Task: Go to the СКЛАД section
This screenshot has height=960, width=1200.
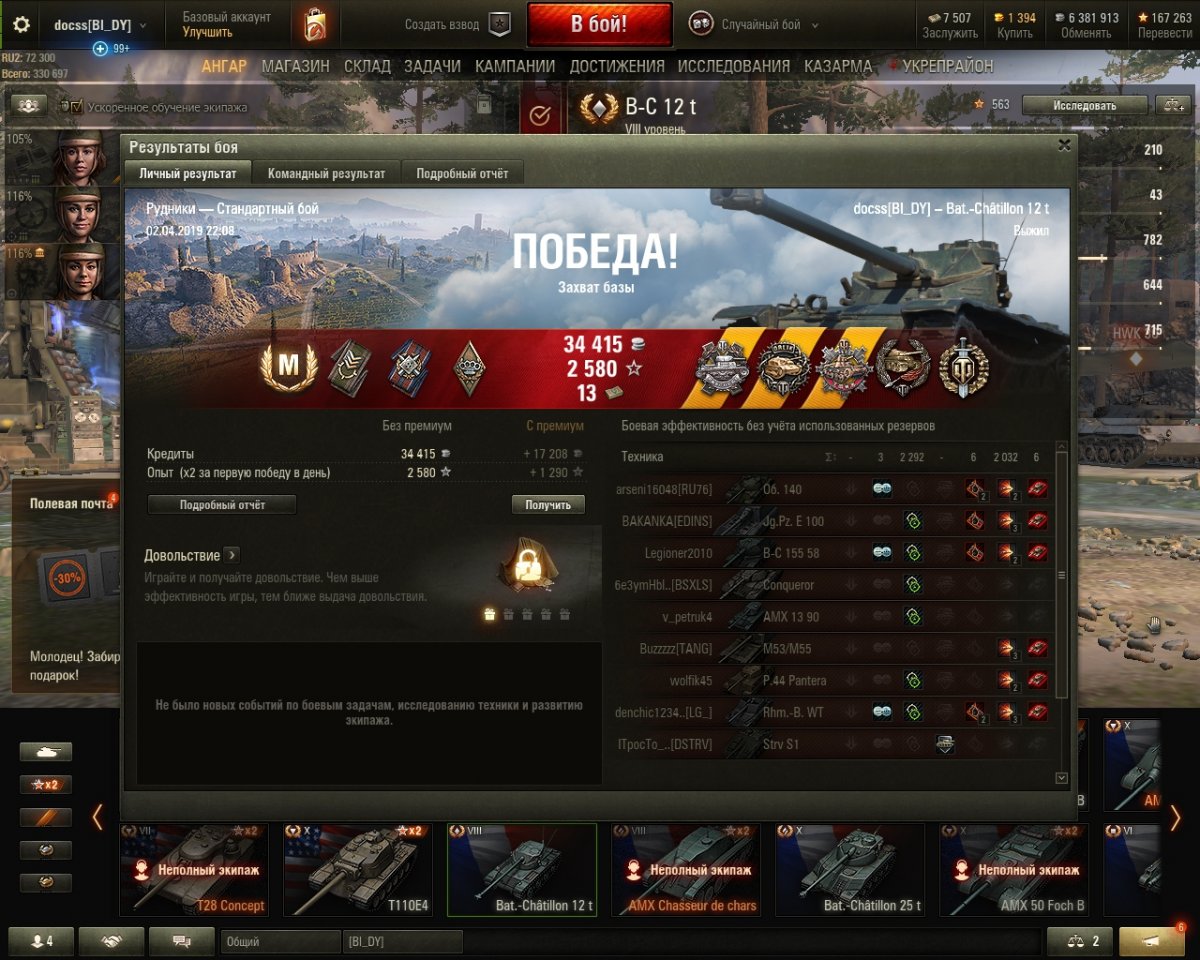Action: tap(367, 66)
